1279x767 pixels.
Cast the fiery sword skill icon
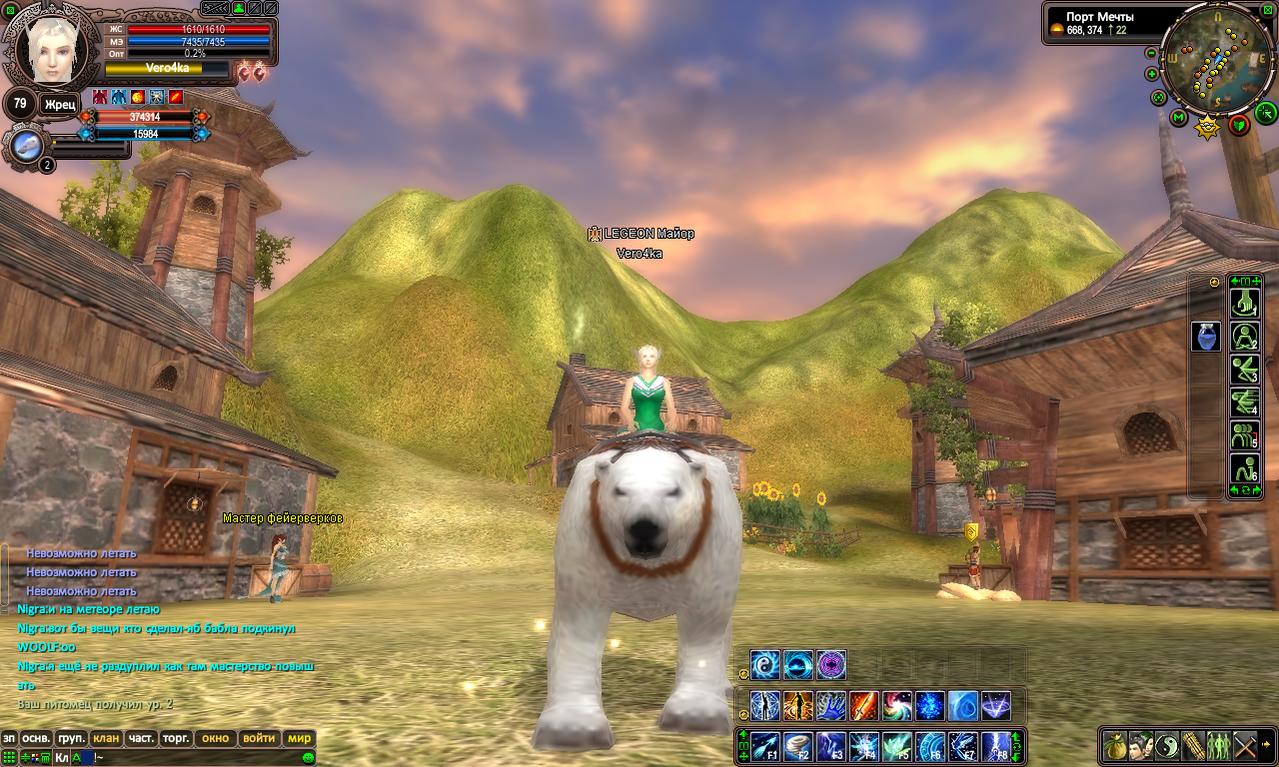click(864, 706)
